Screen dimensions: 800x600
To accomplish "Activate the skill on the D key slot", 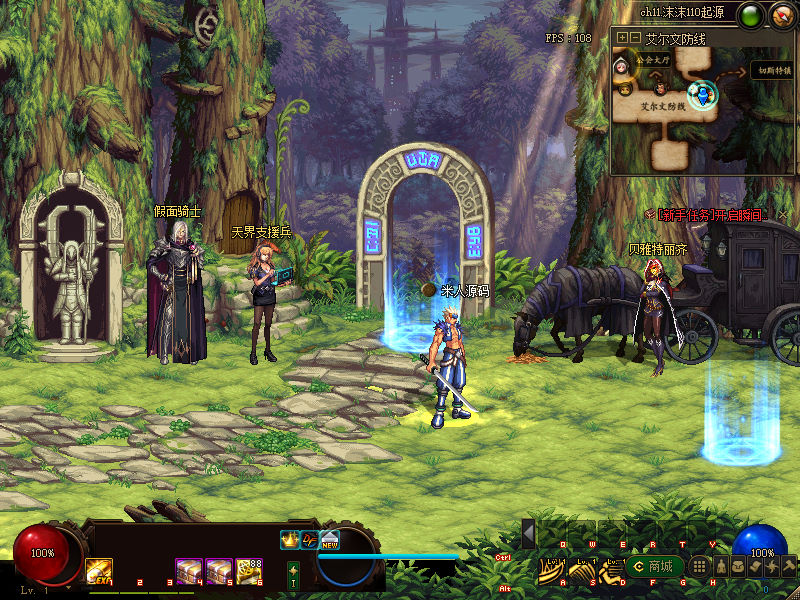I will click(x=611, y=570).
